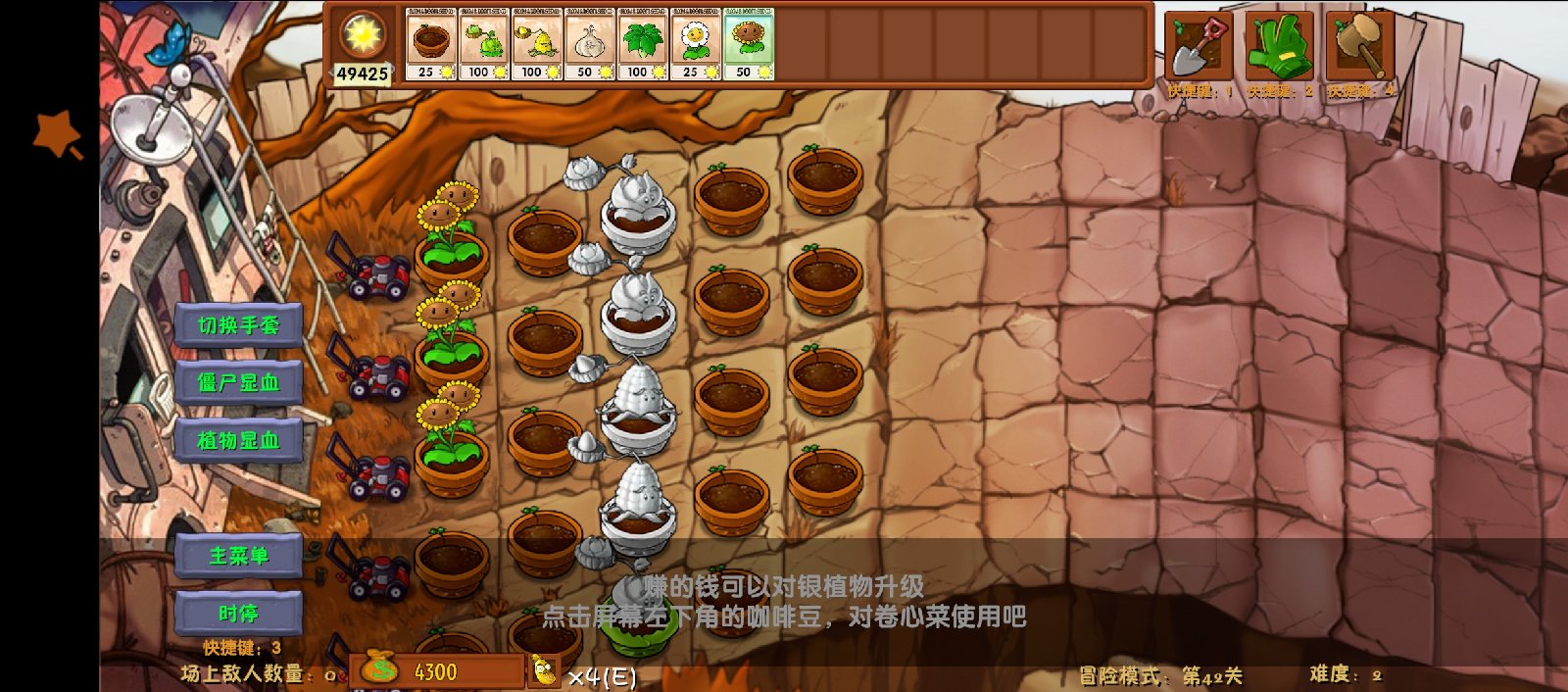The height and width of the screenshot is (692, 1568).
Task: Grab the shovel tool
Action: coord(1200,47)
